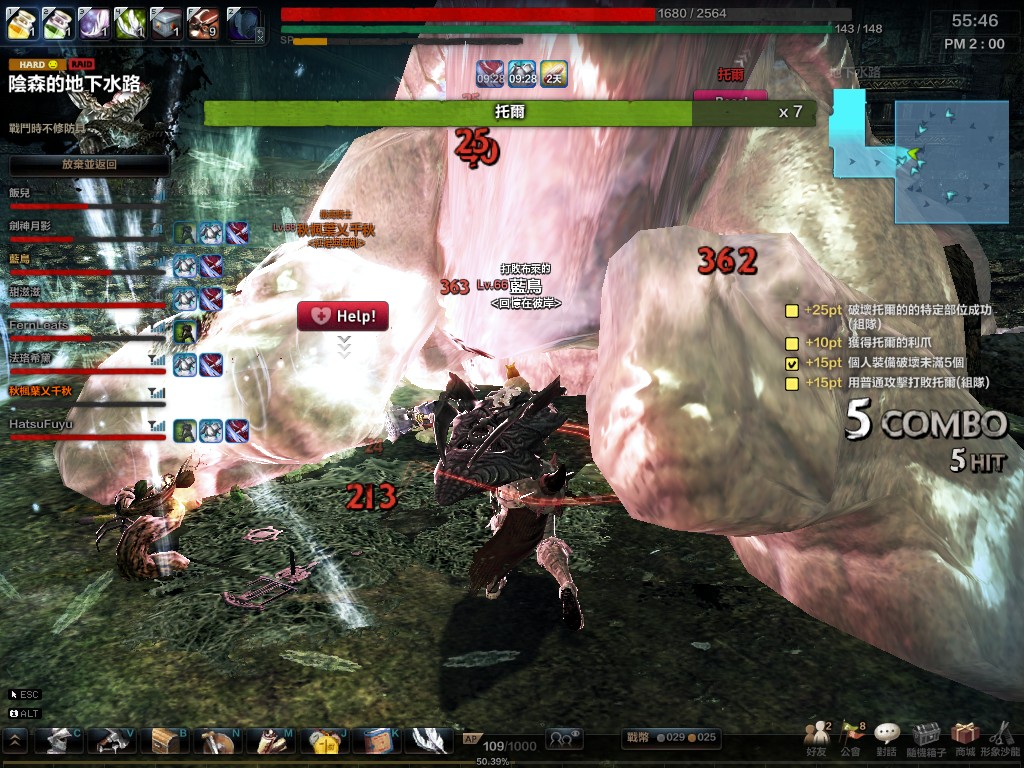Open the 商城 shop
Image resolution: width=1024 pixels, height=768 pixels.
[x=964, y=738]
